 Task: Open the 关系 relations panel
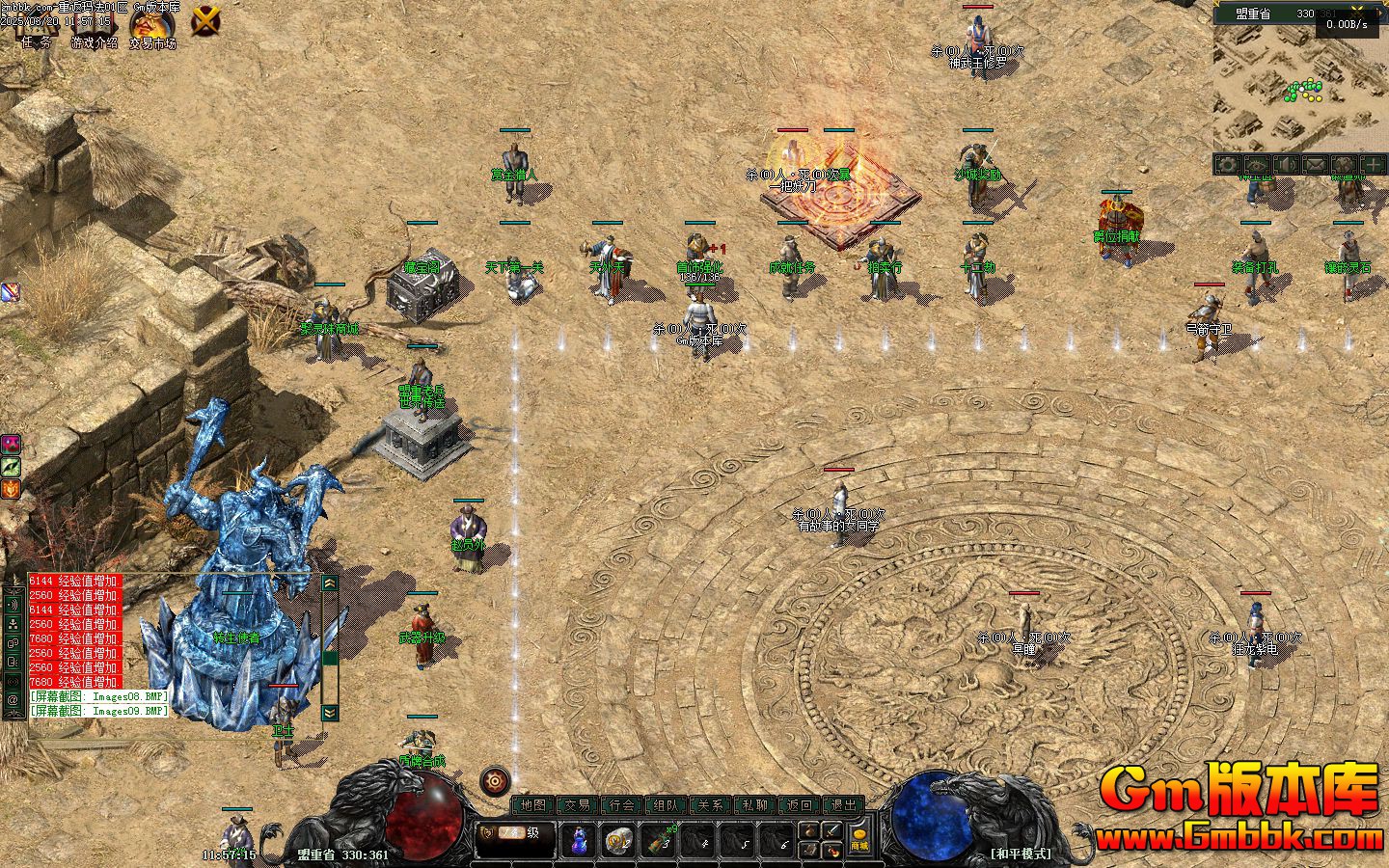(x=711, y=805)
